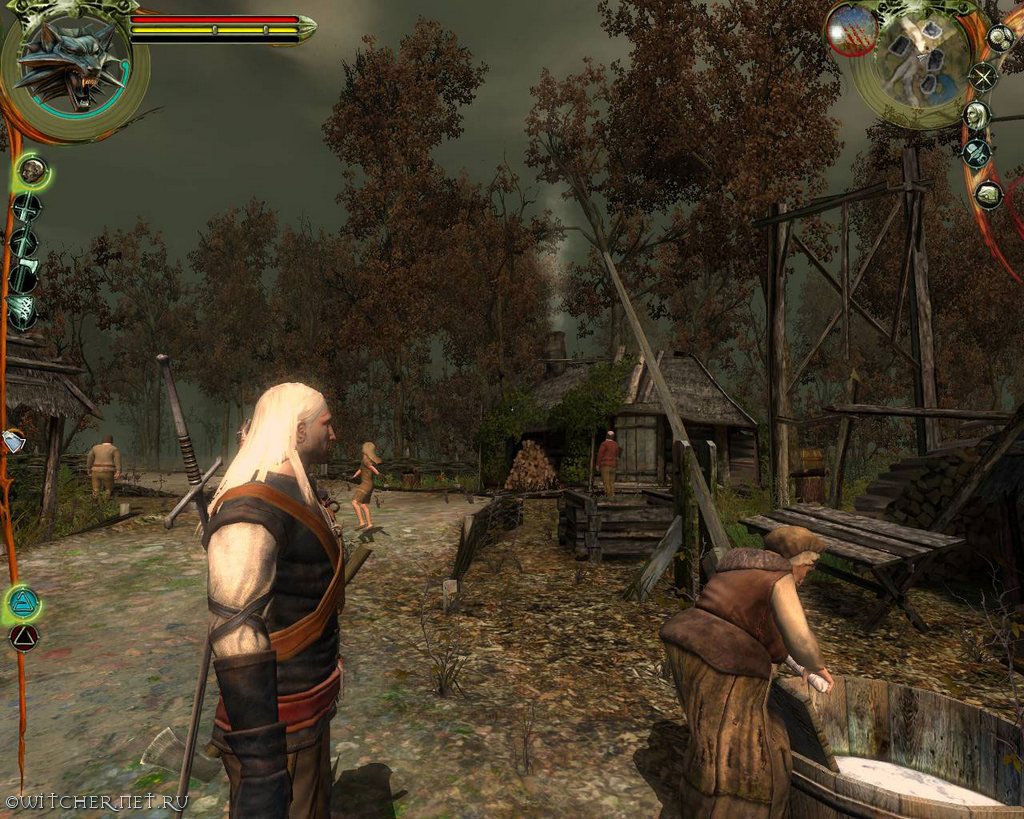This screenshot has width=1024, height=819.
Task: Open options via the gears icon
Action: 999,38
